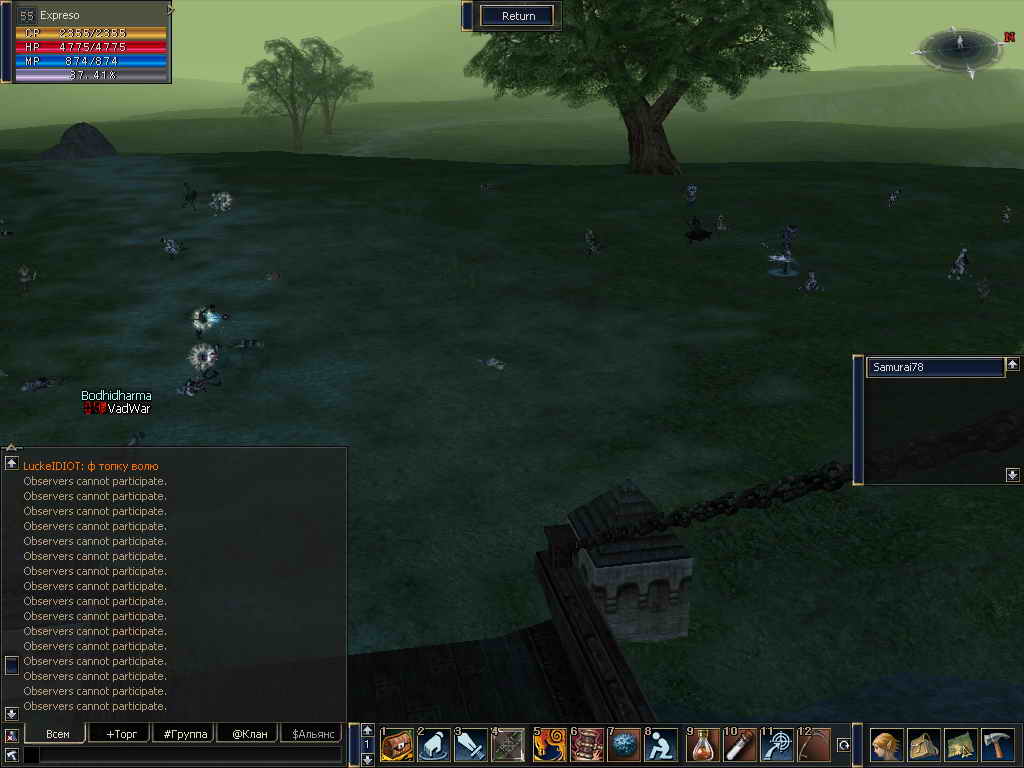Click the Return button

click(518, 16)
